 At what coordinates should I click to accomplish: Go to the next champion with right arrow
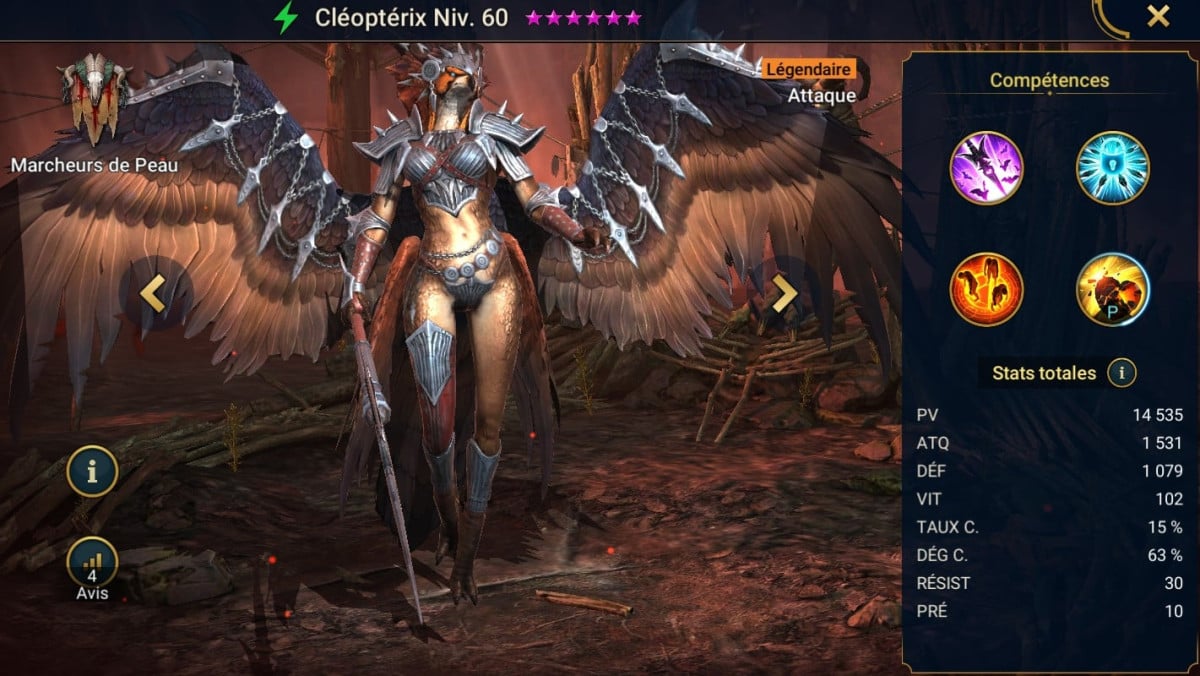point(784,294)
